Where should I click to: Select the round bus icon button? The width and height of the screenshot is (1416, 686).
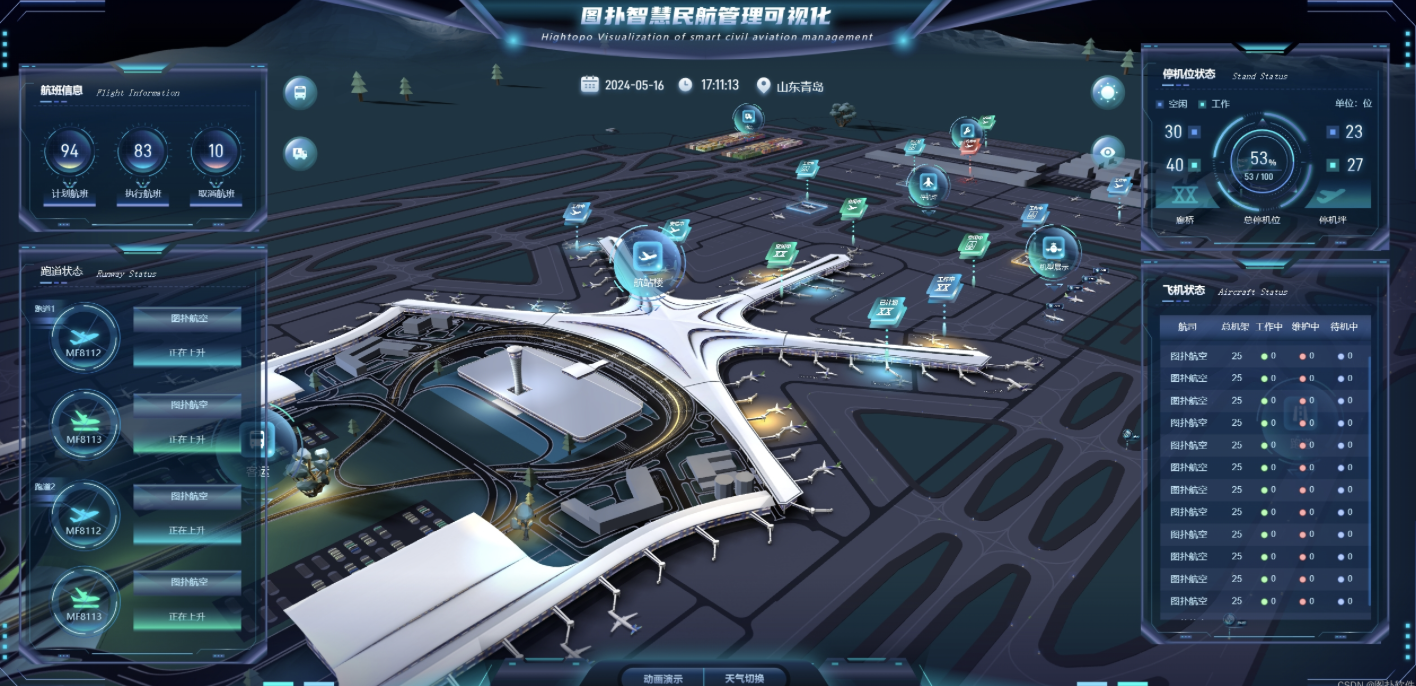[300, 93]
